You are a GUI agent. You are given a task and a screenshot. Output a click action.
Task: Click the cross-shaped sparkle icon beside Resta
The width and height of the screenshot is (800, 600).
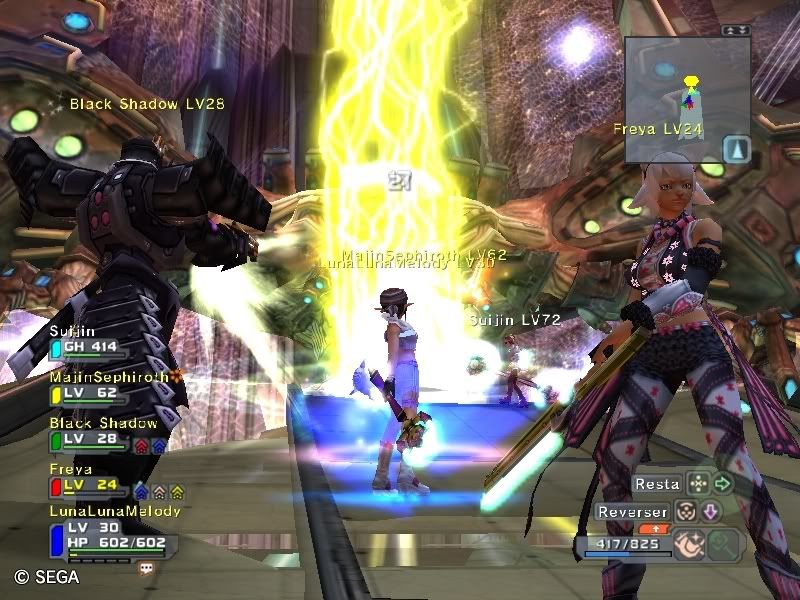pos(698,484)
